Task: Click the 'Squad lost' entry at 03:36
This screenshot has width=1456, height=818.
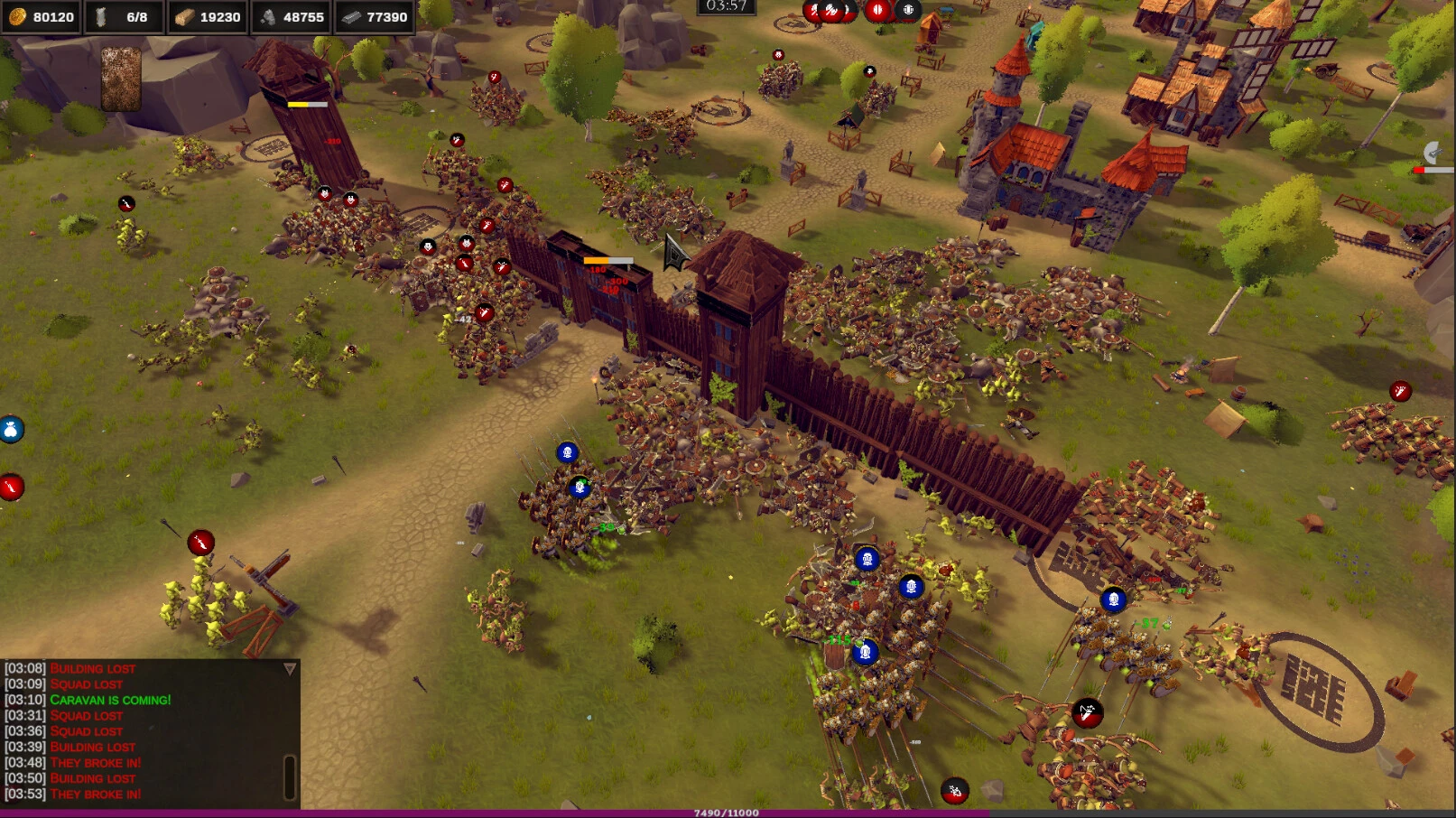Action: click(x=88, y=730)
